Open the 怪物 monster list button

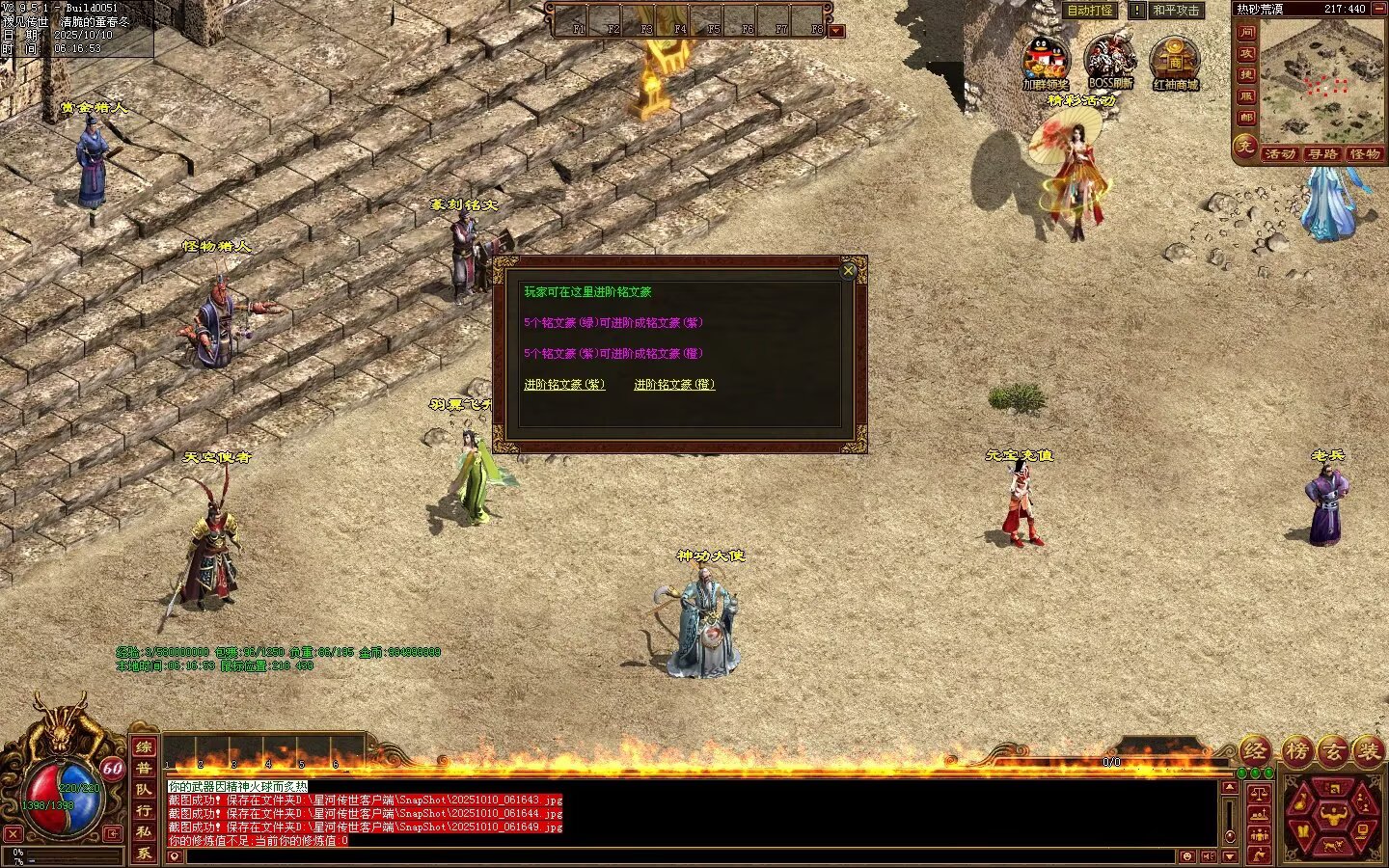1364,154
